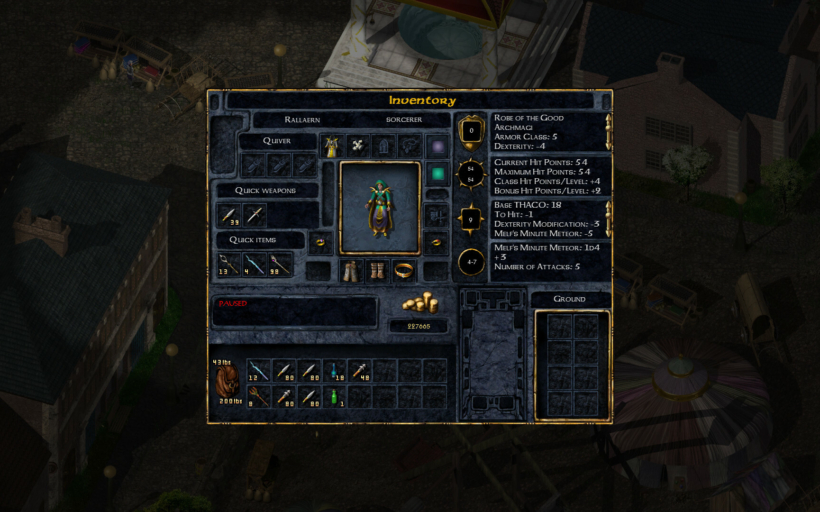Pick the green gem equipment slot

tap(436, 174)
